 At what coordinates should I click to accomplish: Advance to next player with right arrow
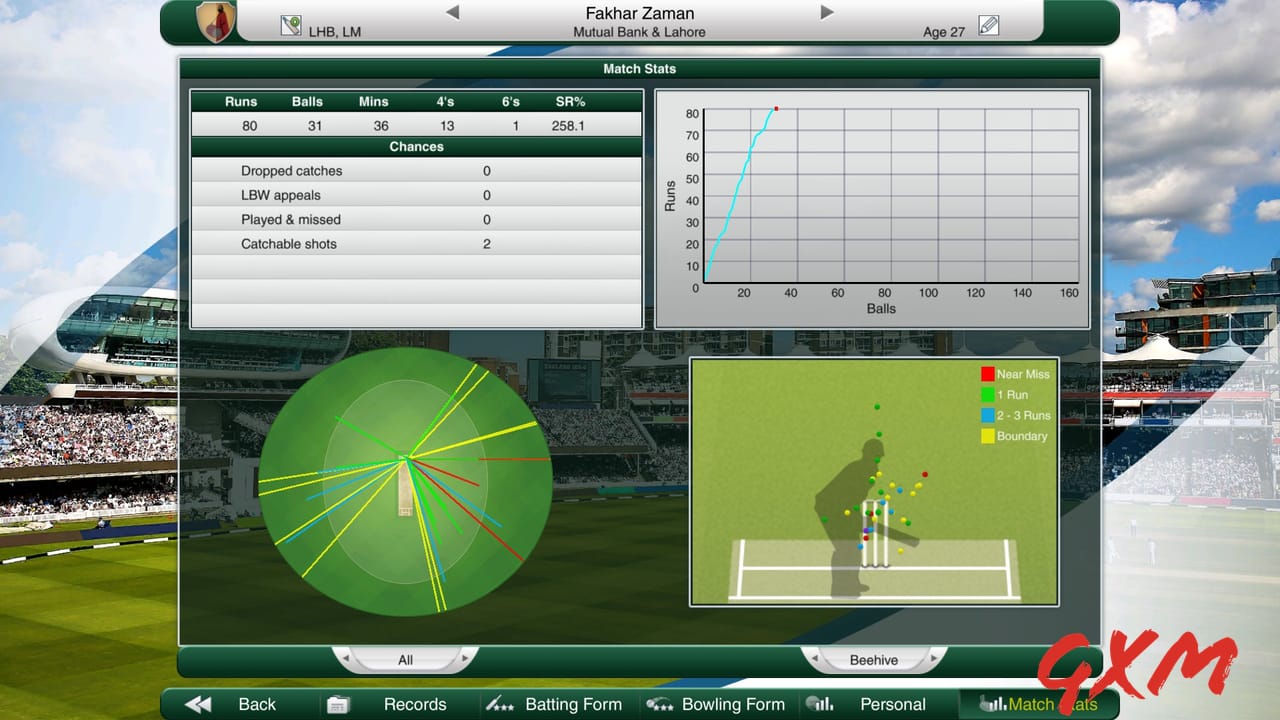tap(826, 13)
